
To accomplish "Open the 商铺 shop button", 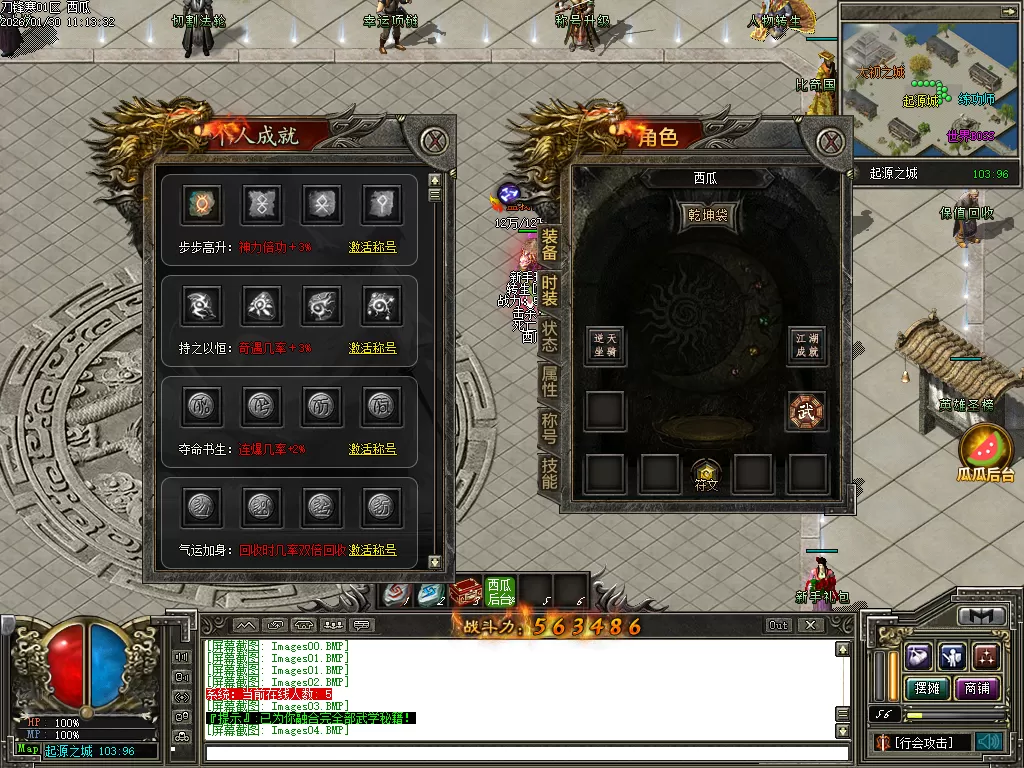I will coord(976,688).
